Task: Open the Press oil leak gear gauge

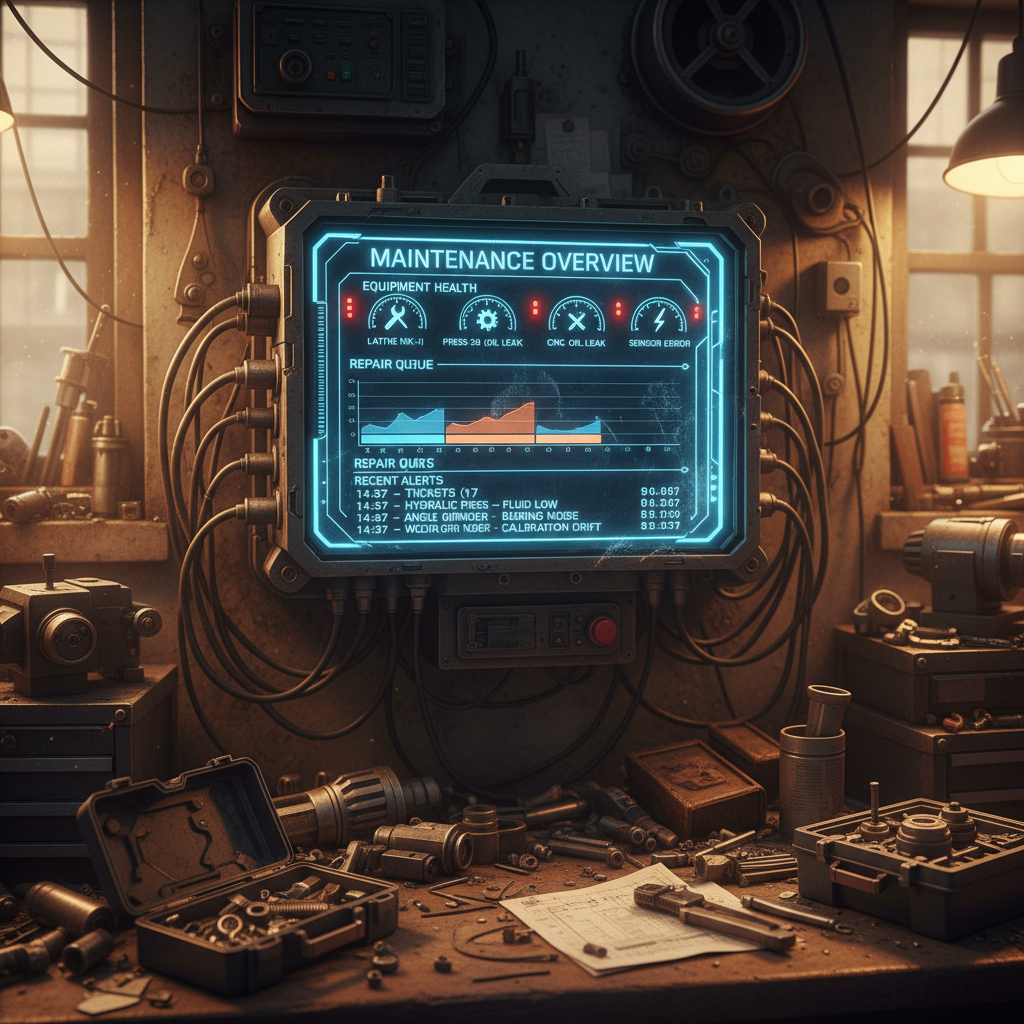Action: pyautogui.click(x=487, y=316)
